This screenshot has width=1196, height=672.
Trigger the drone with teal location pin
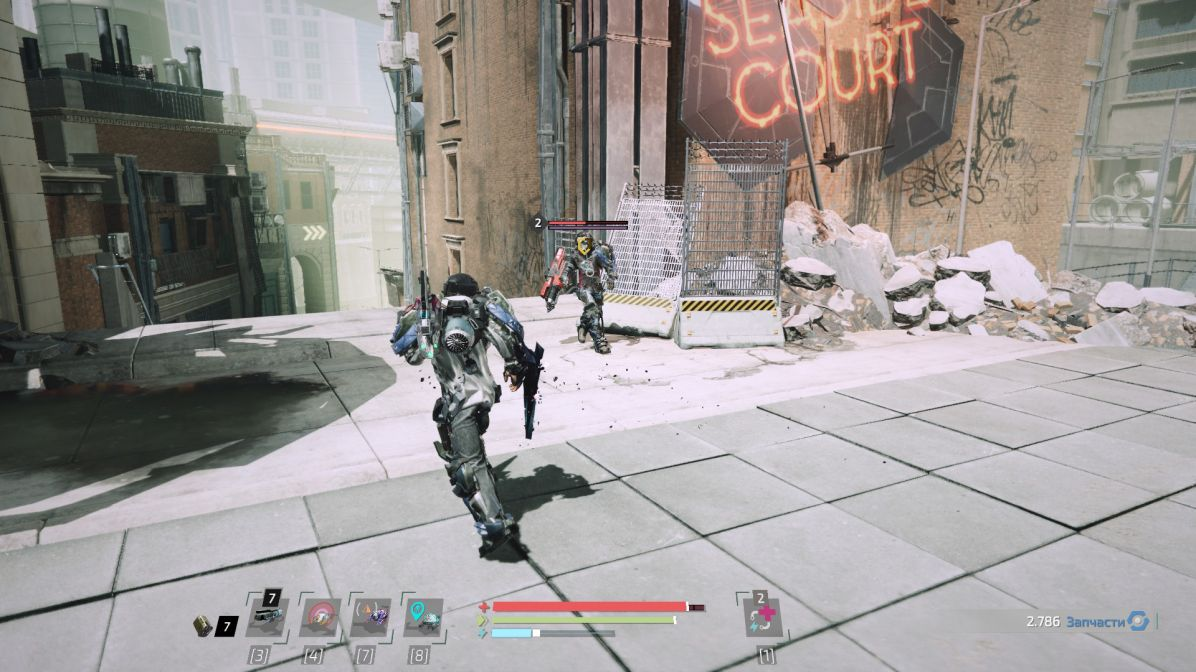coord(423,618)
